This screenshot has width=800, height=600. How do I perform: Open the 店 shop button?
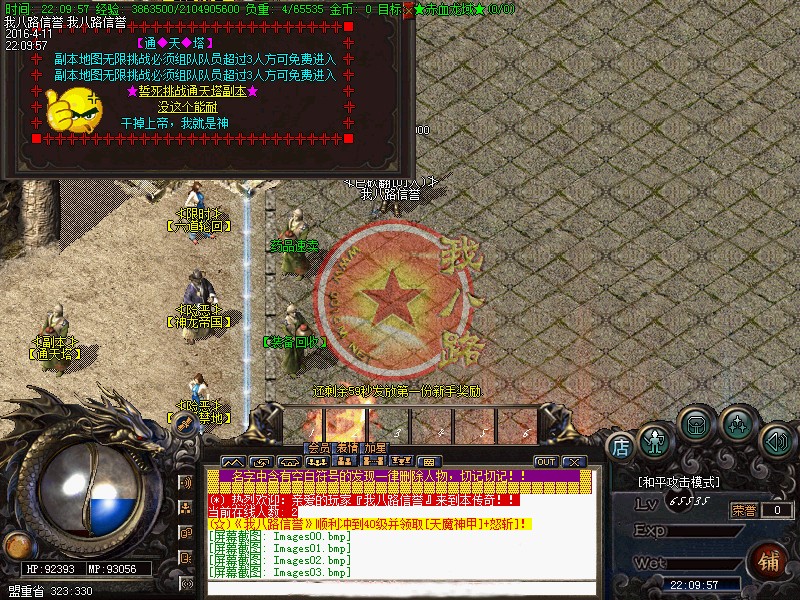point(620,446)
